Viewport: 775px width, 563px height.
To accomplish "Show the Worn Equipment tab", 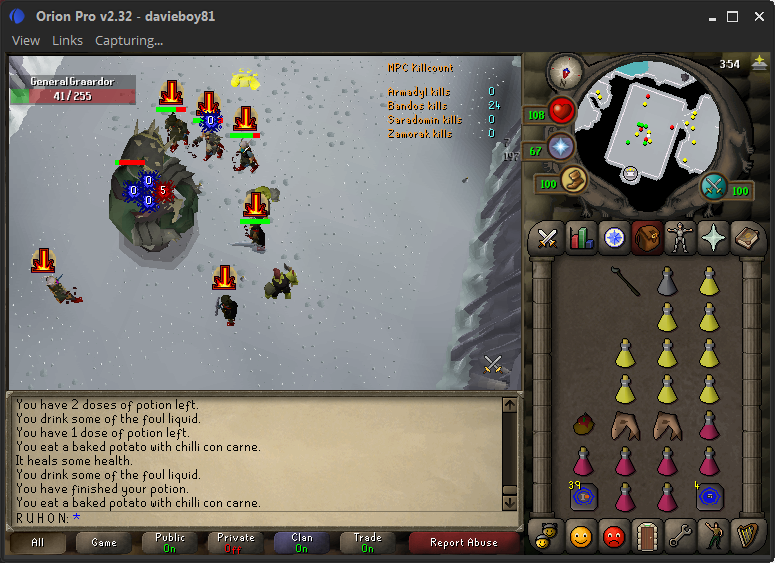I will [679, 237].
